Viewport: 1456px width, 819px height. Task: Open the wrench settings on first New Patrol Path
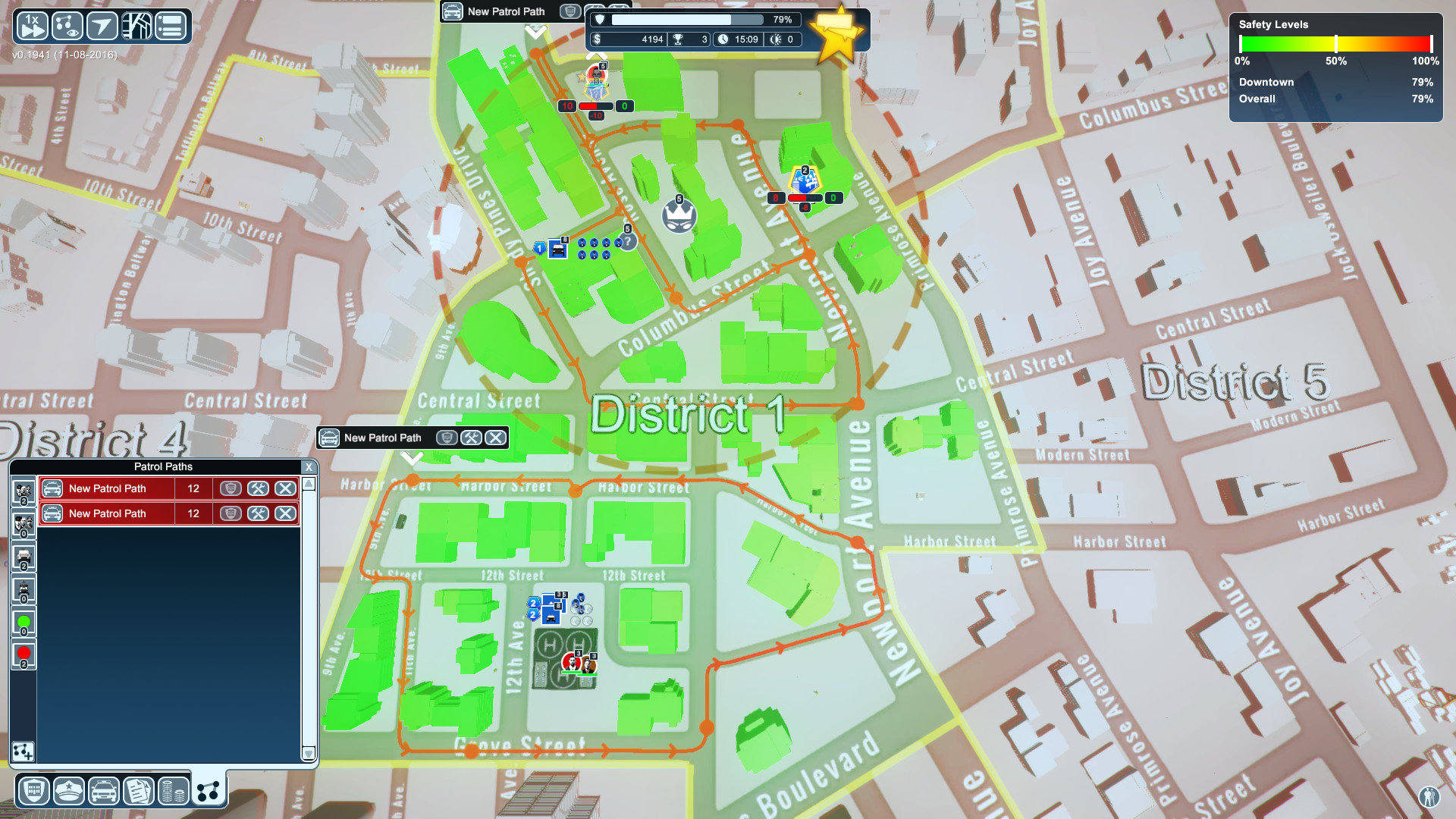click(259, 488)
